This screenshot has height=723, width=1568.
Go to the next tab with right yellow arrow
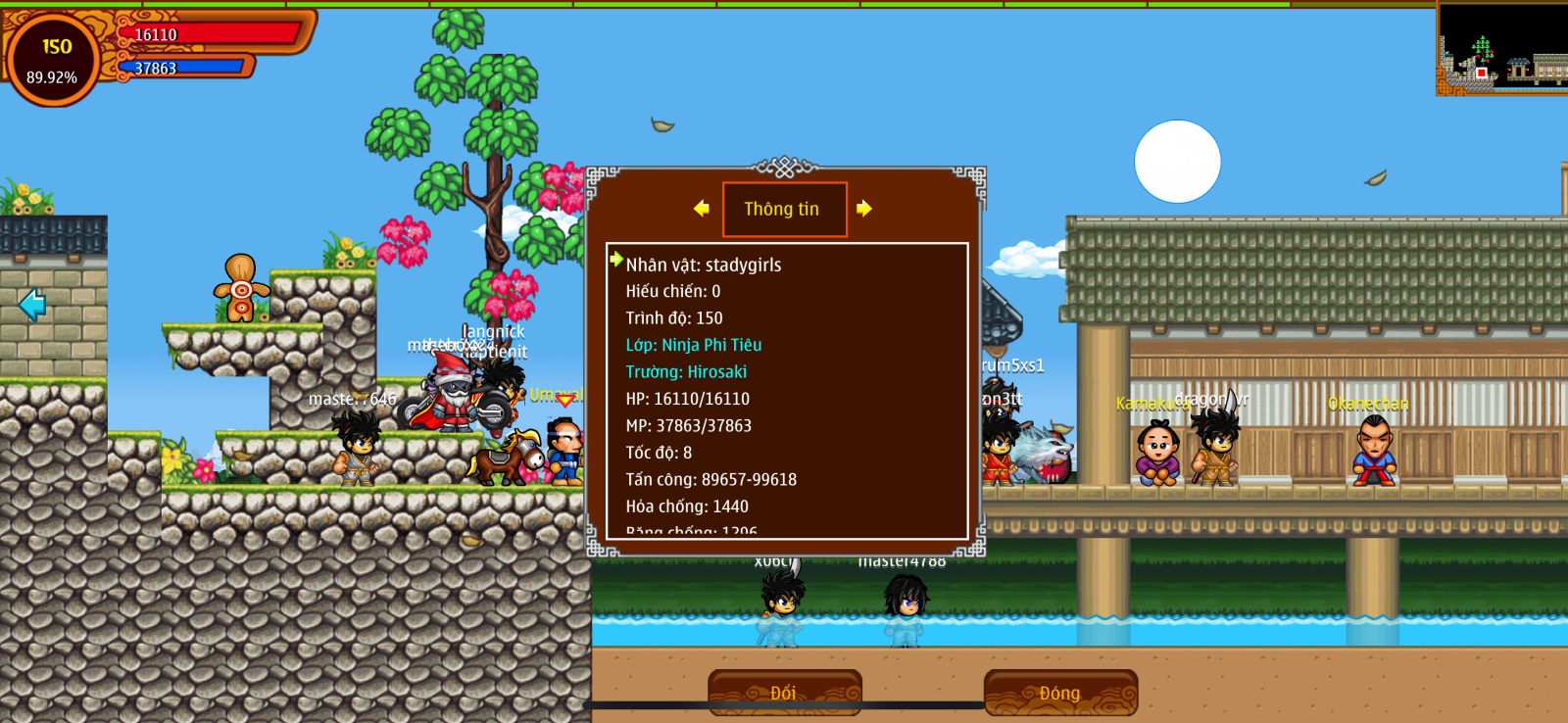(x=863, y=208)
